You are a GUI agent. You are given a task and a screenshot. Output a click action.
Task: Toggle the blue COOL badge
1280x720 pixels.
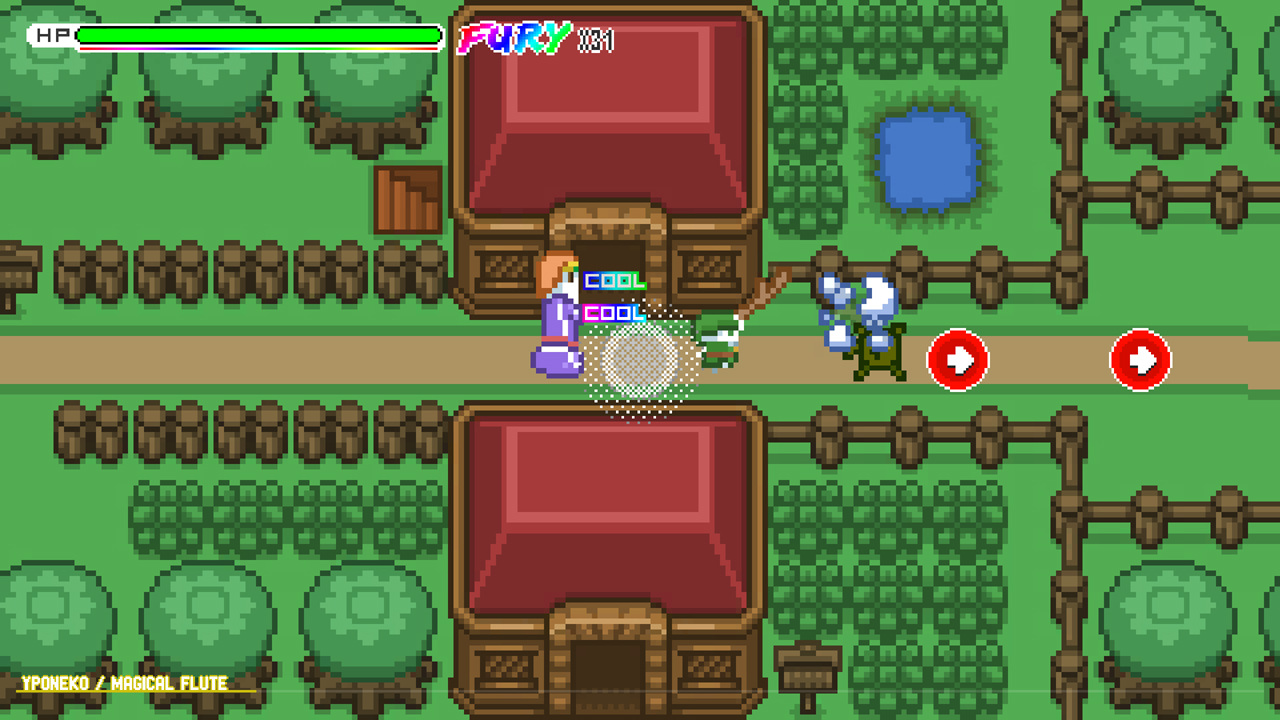pyautogui.click(x=612, y=311)
